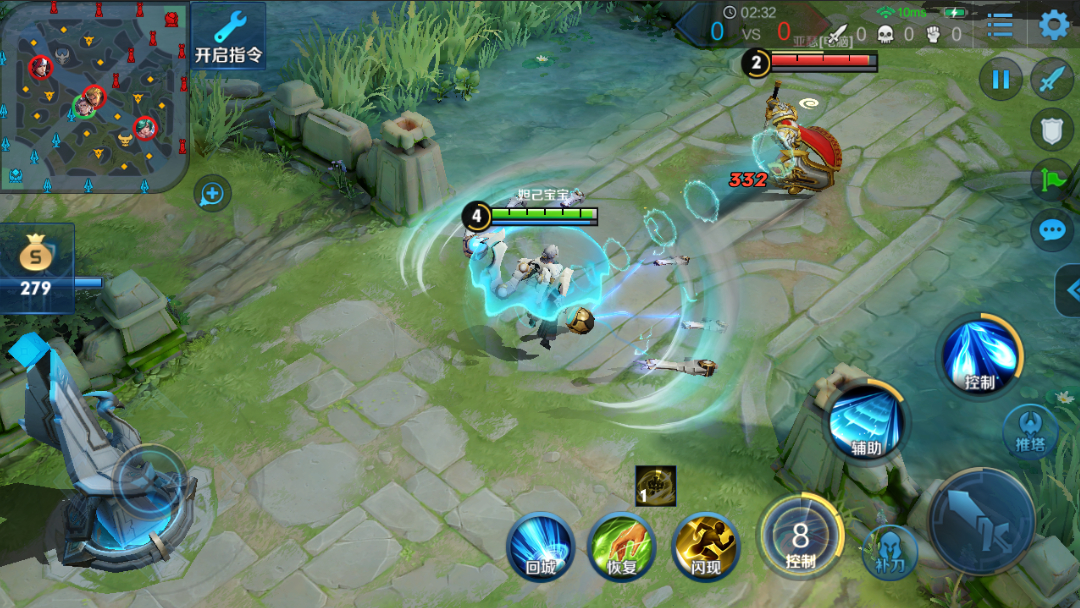Screen dimensions: 1080x608
Task: Click the minimap
Action: point(93,96)
